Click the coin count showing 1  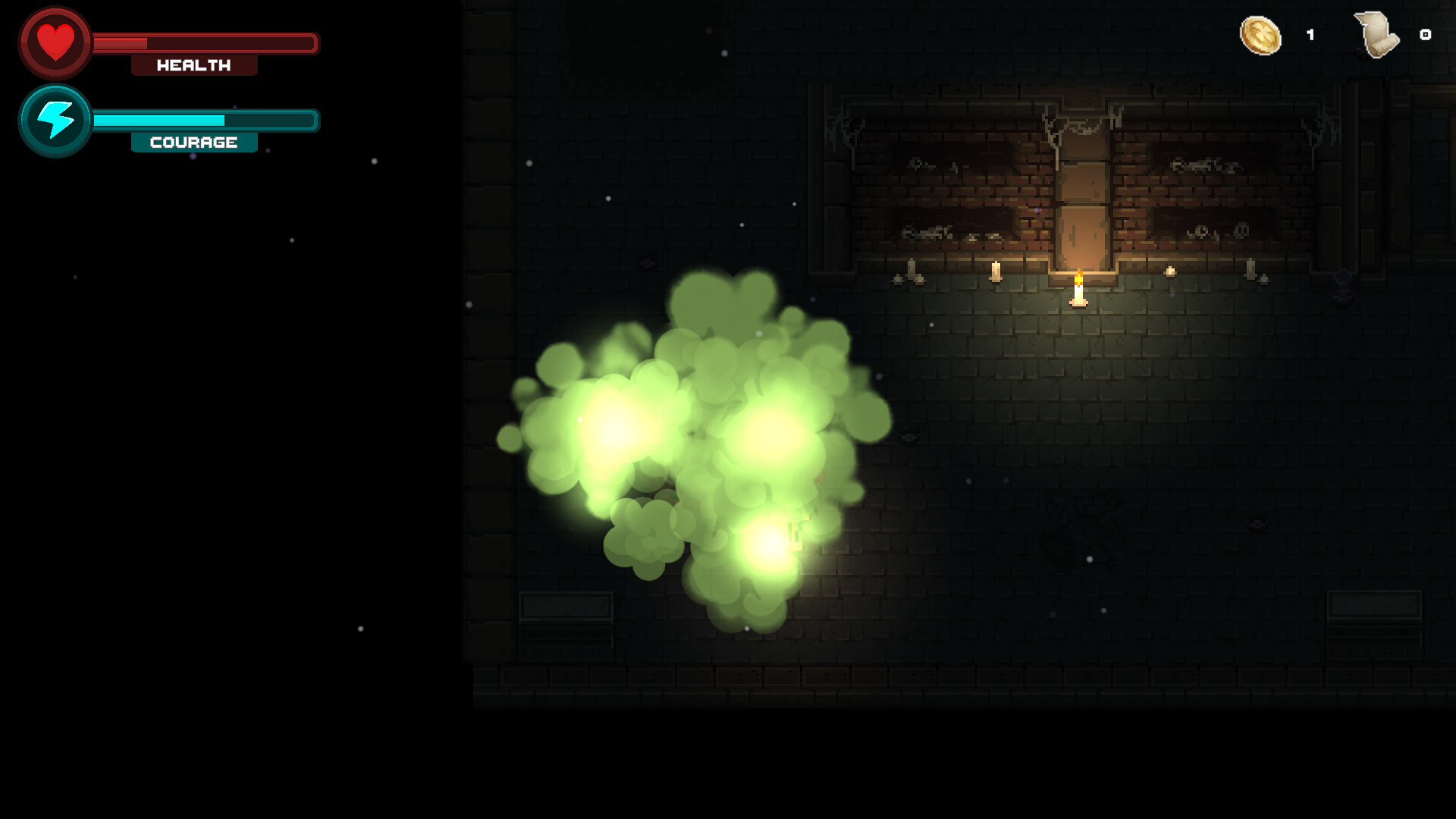(x=1310, y=33)
